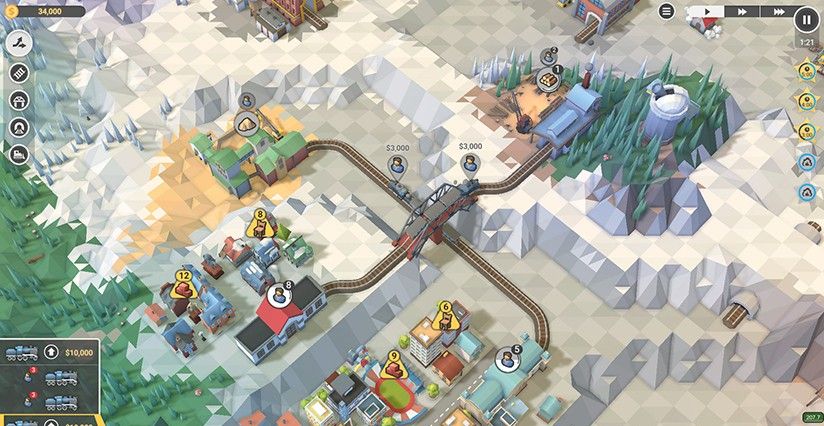Select the track switch junction tool

click(x=20, y=43)
